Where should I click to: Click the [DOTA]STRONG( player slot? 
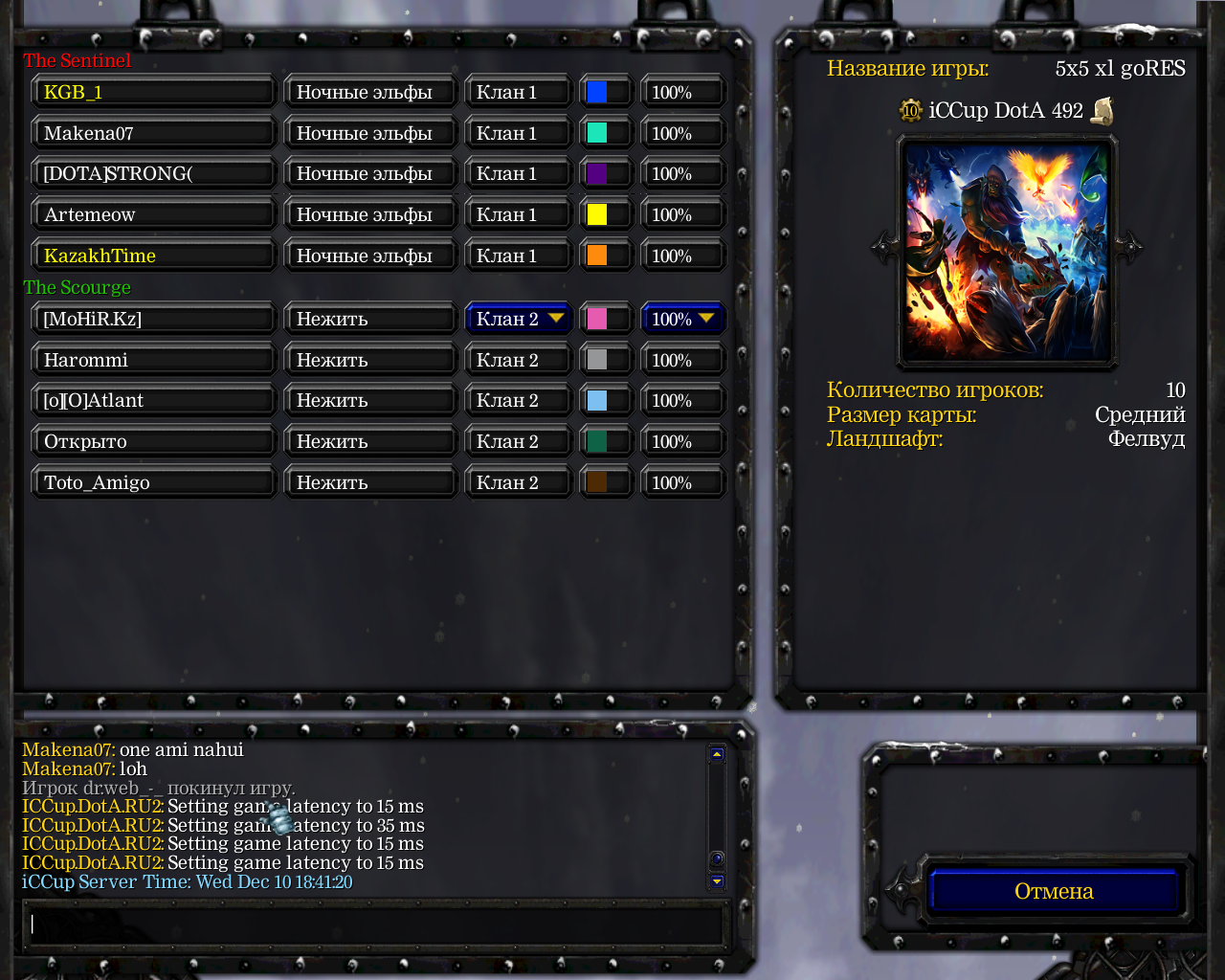click(153, 174)
